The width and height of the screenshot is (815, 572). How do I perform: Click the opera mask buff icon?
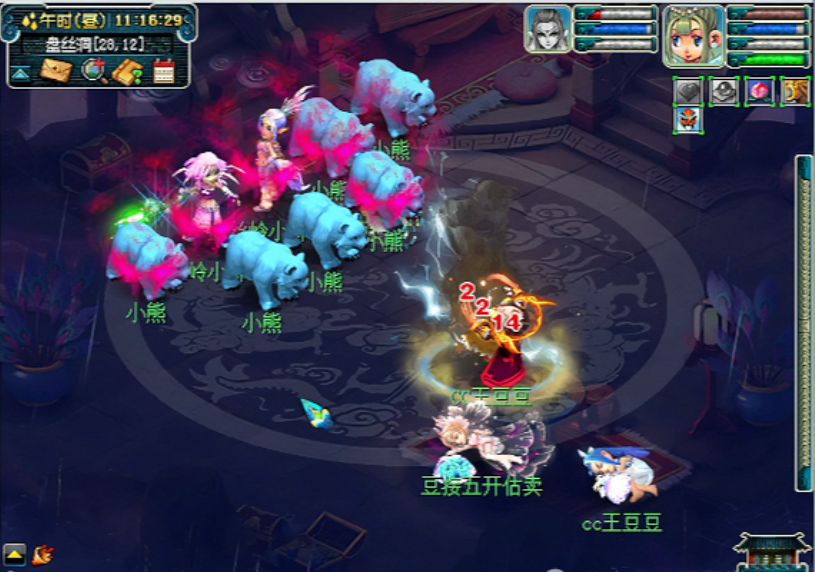(689, 120)
